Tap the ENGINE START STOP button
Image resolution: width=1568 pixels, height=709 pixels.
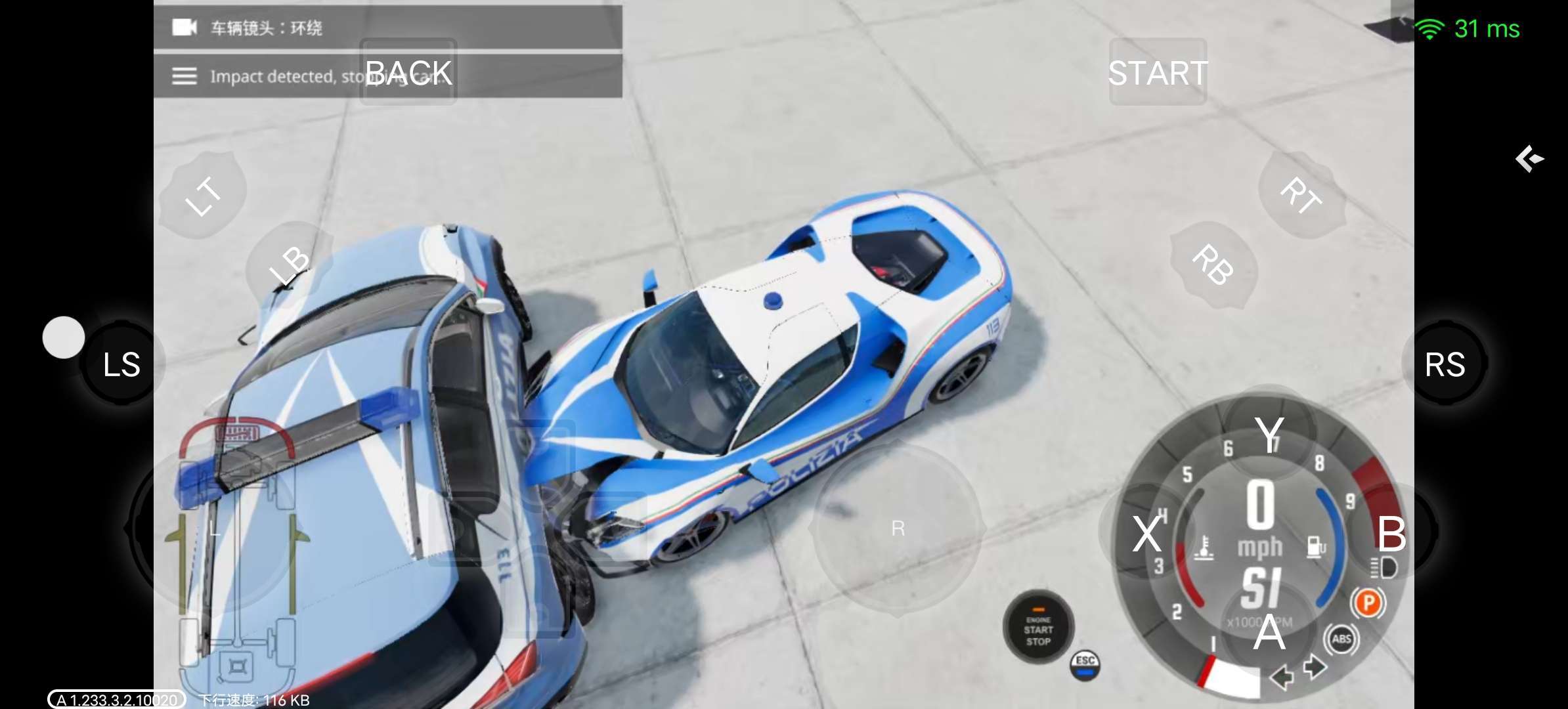[x=1038, y=628]
